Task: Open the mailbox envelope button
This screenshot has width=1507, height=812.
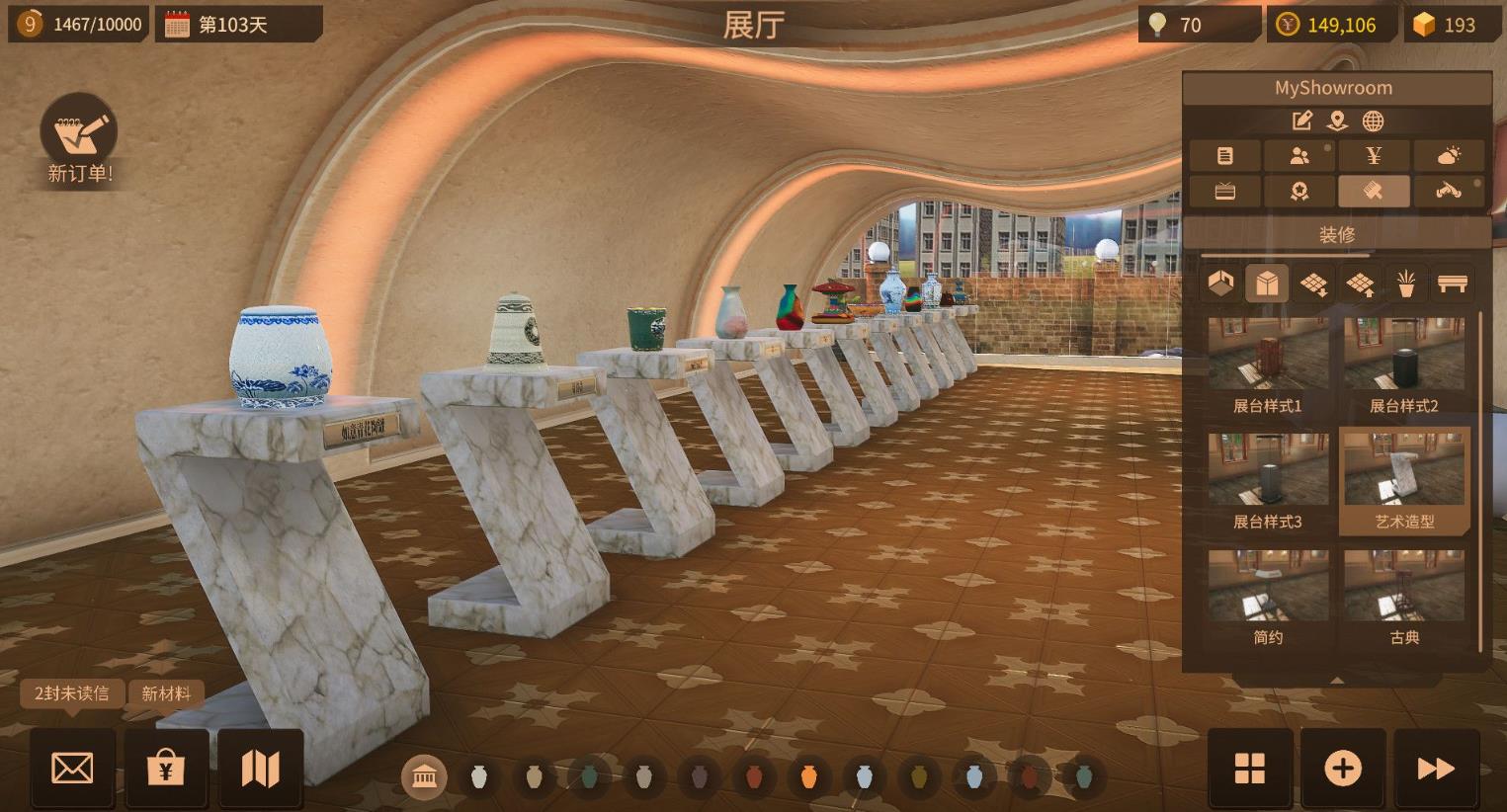Action: (72, 768)
